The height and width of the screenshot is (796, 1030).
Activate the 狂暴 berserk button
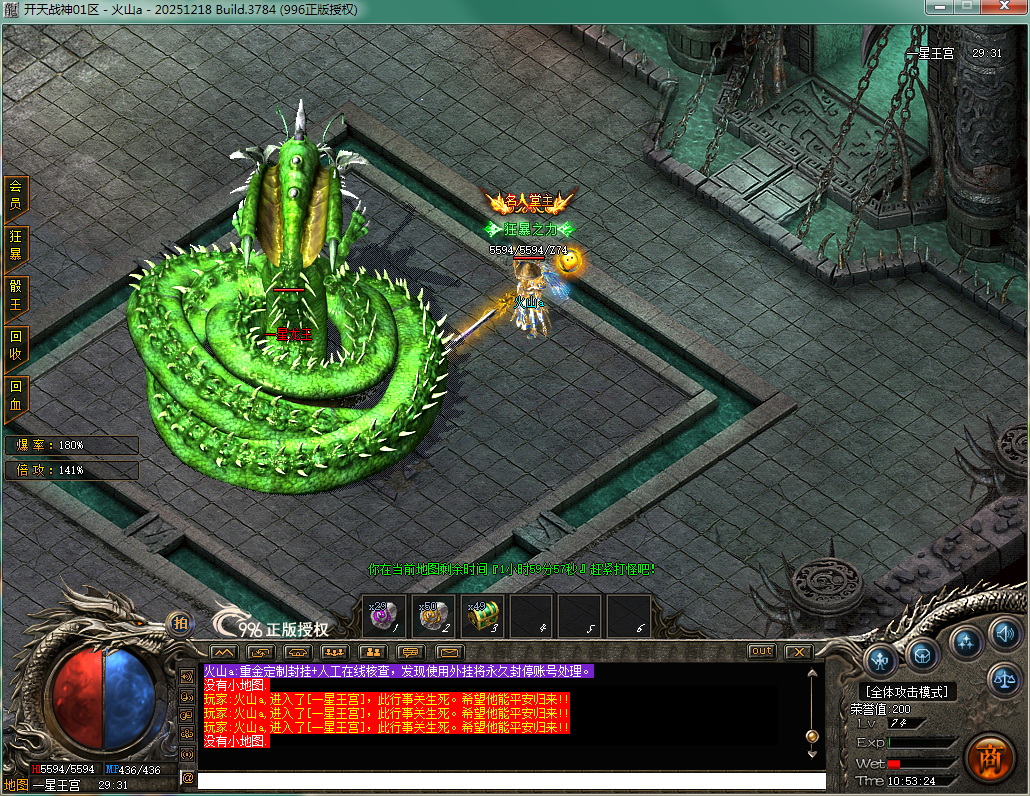pos(16,245)
